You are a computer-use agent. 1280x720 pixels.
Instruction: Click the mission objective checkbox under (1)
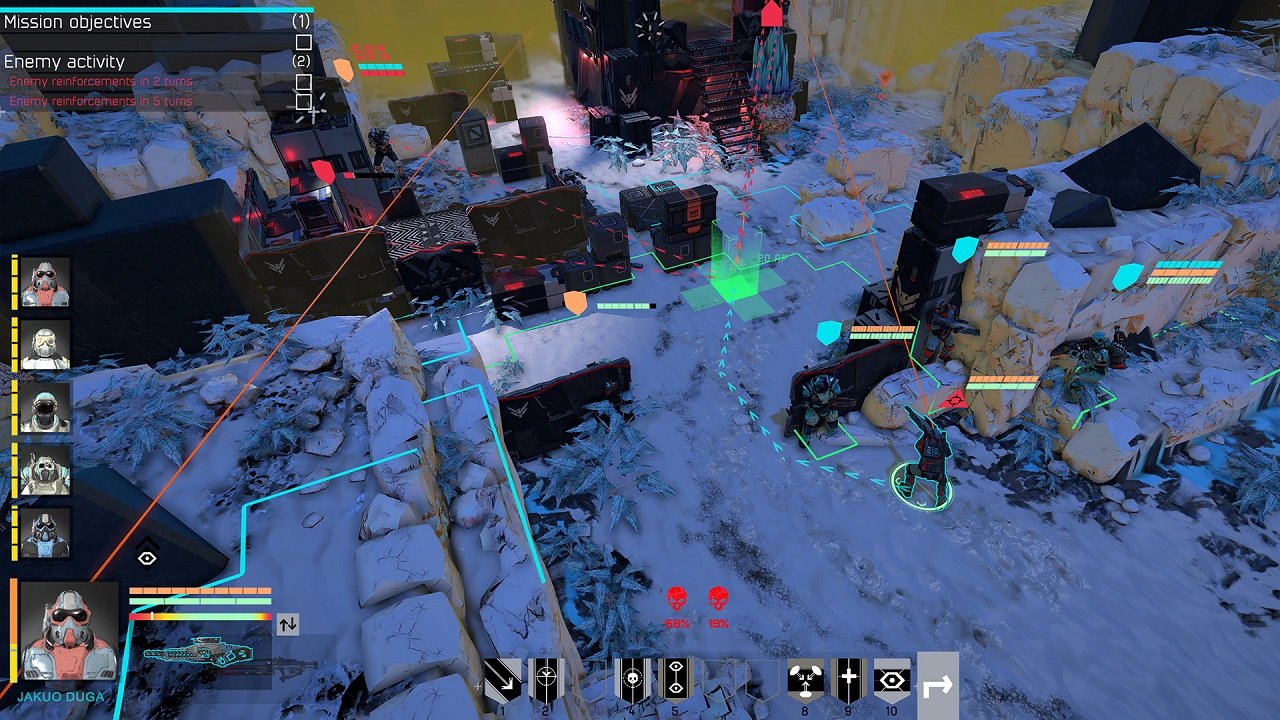click(303, 42)
